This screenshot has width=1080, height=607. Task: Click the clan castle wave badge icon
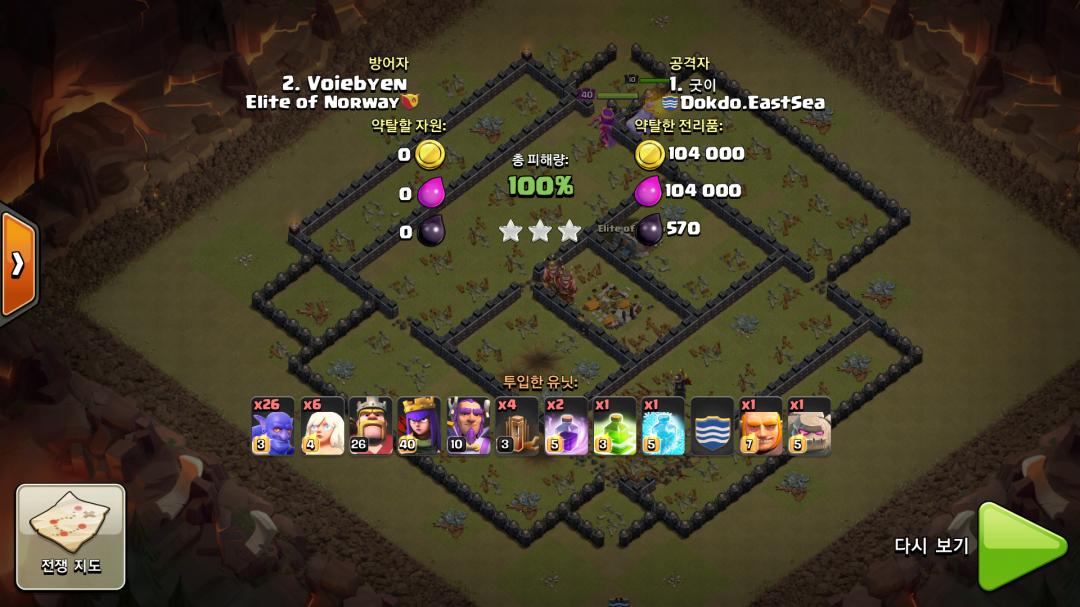pos(713,427)
